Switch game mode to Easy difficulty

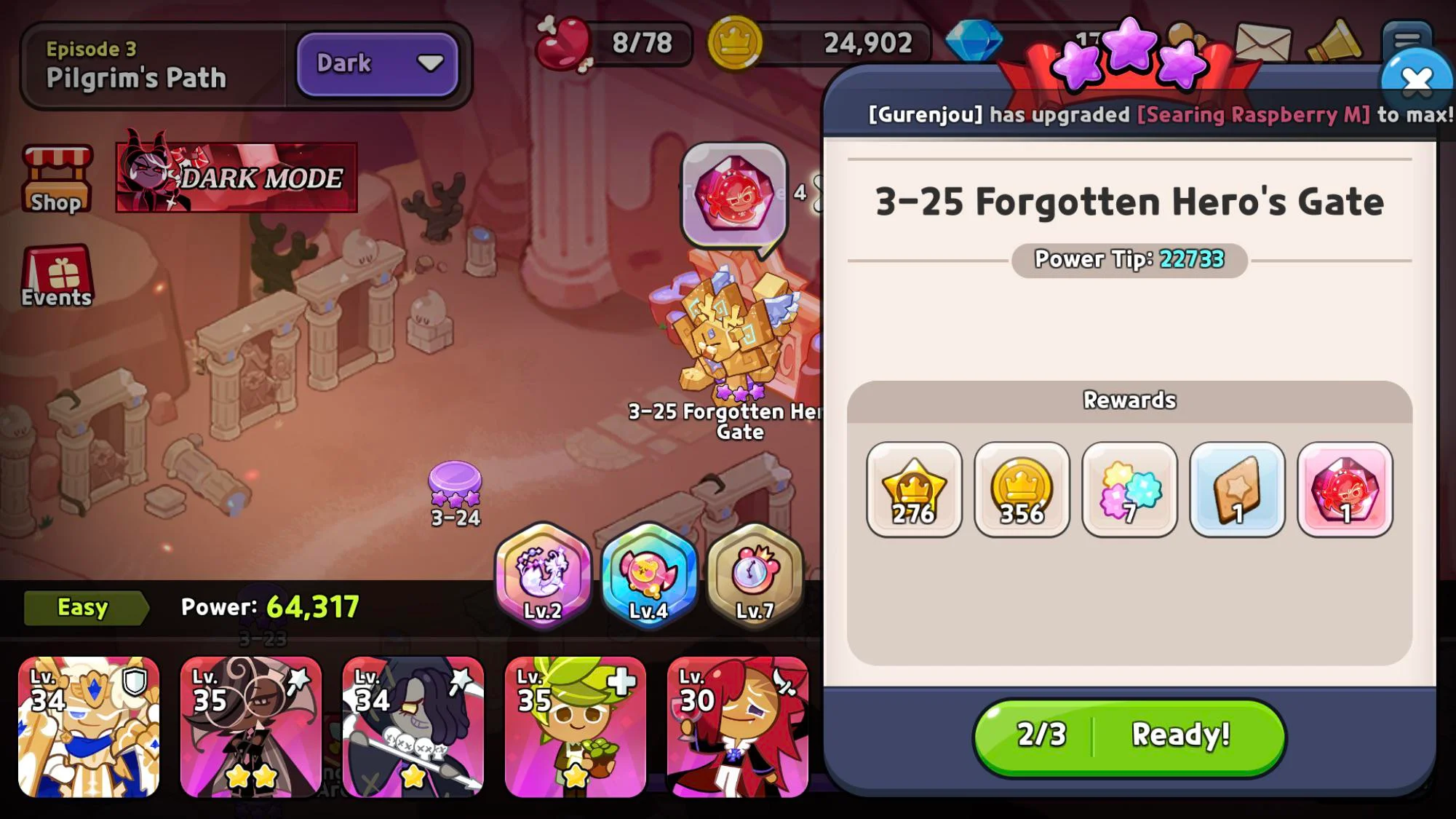point(82,607)
